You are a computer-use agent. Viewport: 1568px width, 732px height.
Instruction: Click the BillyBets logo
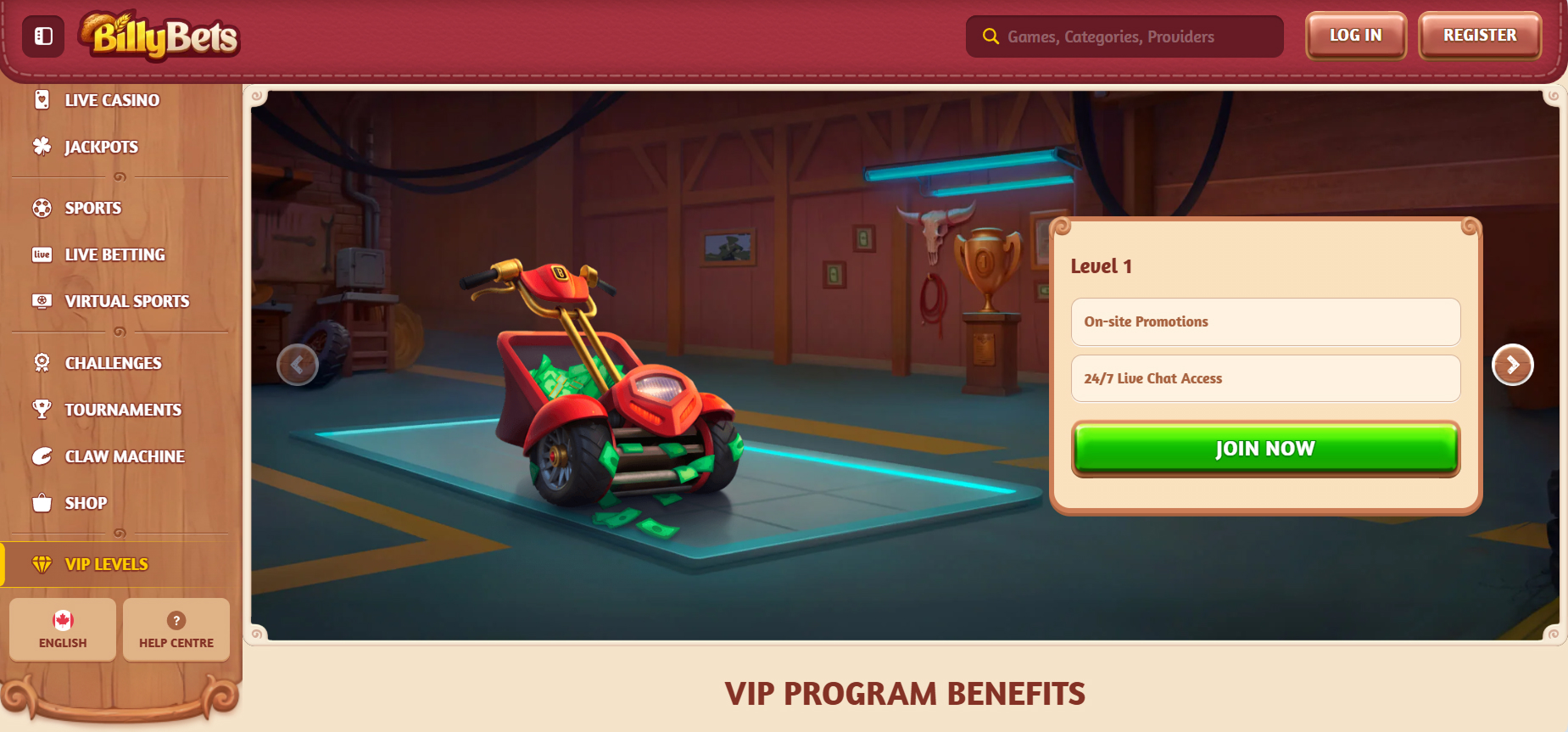tap(161, 36)
